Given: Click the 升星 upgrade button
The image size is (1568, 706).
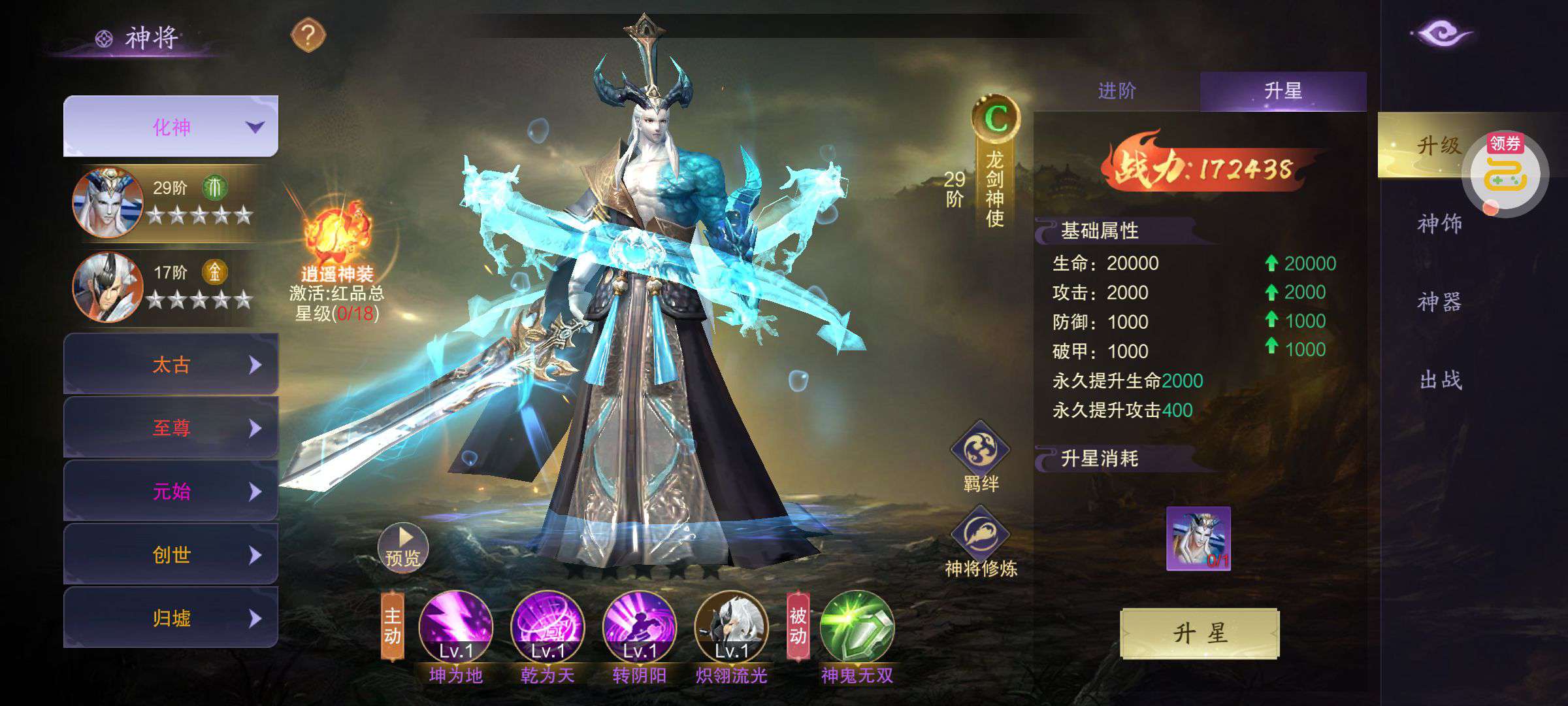Looking at the screenshot, I should pos(1200,633).
